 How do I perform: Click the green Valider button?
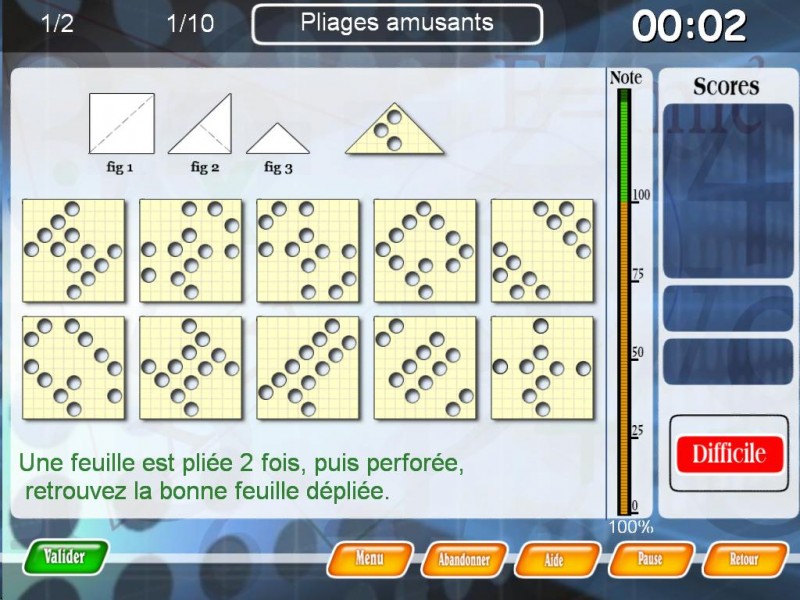(67, 557)
